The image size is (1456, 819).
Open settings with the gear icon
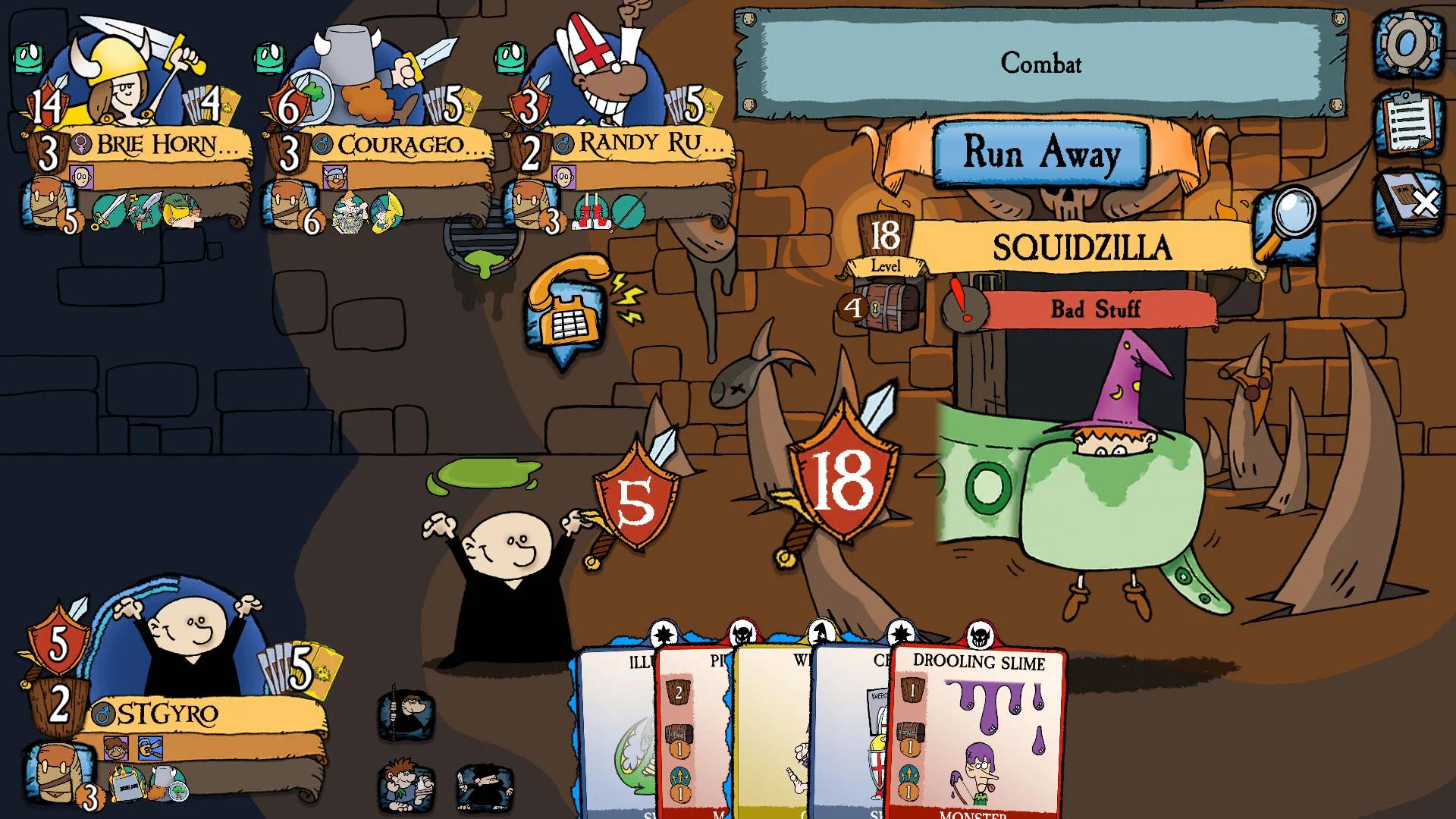1407,43
